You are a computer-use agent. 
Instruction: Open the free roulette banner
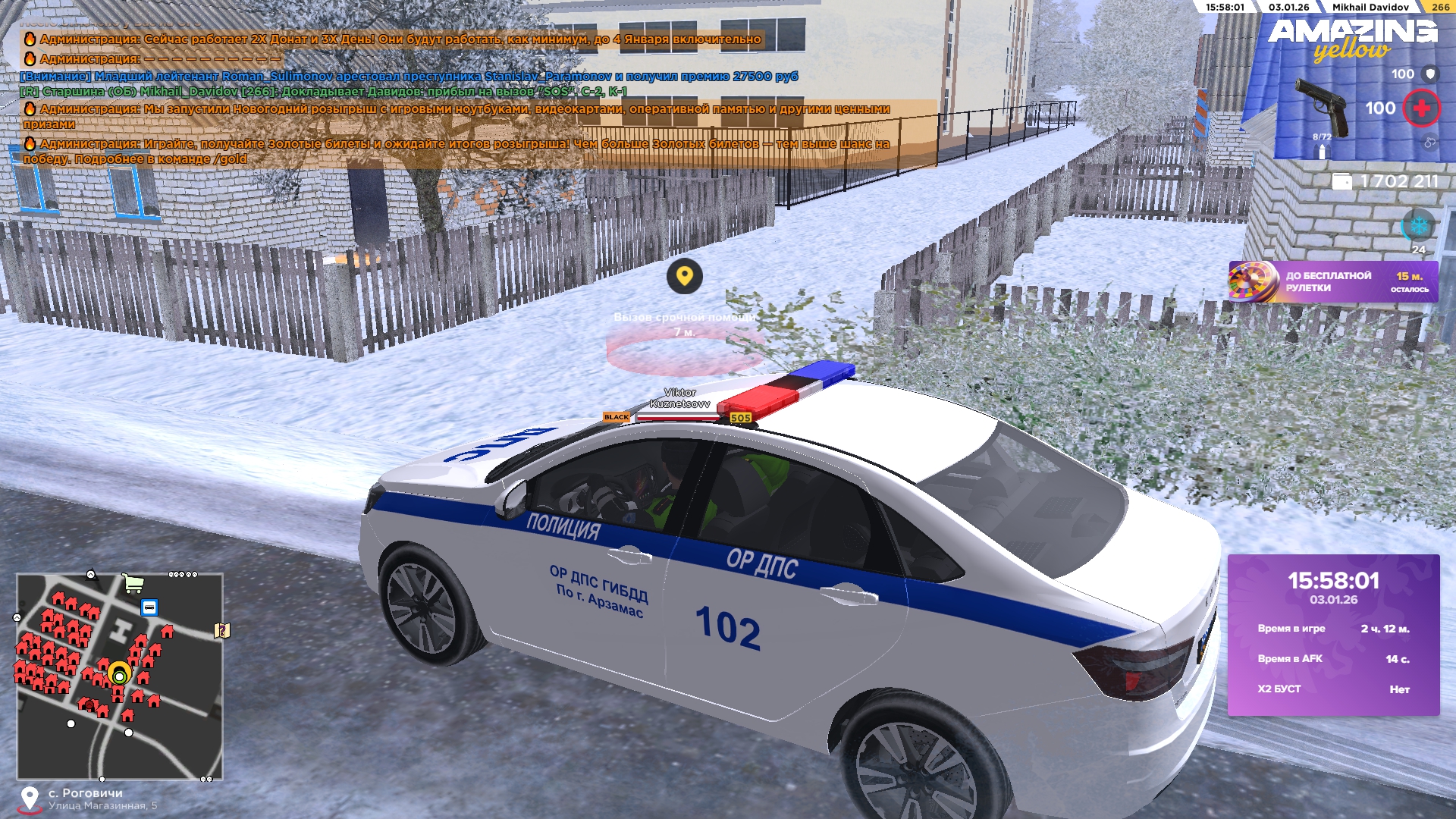coord(1332,282)
